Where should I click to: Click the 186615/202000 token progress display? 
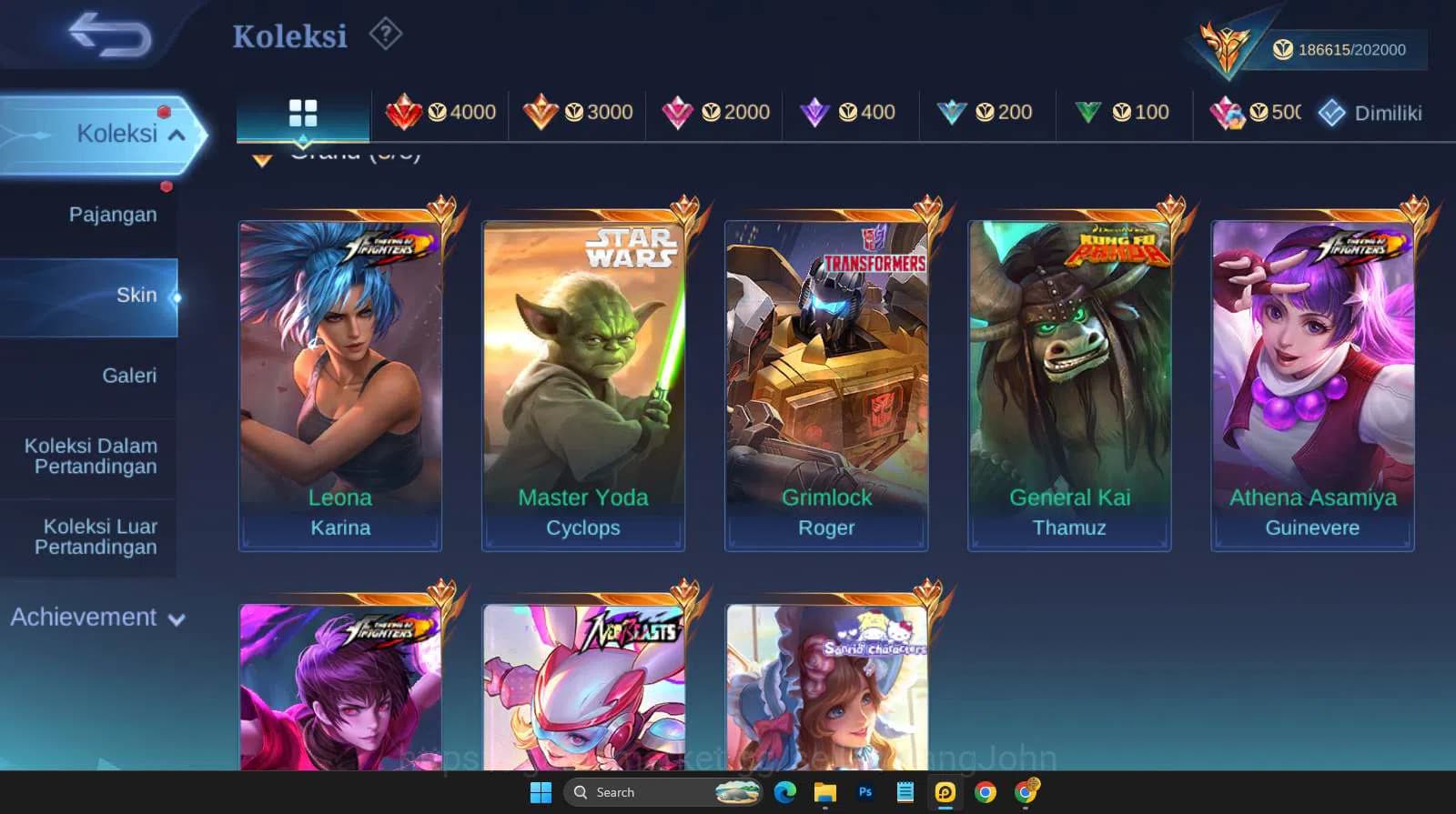pyautogui.click(x=1338, y=50)
